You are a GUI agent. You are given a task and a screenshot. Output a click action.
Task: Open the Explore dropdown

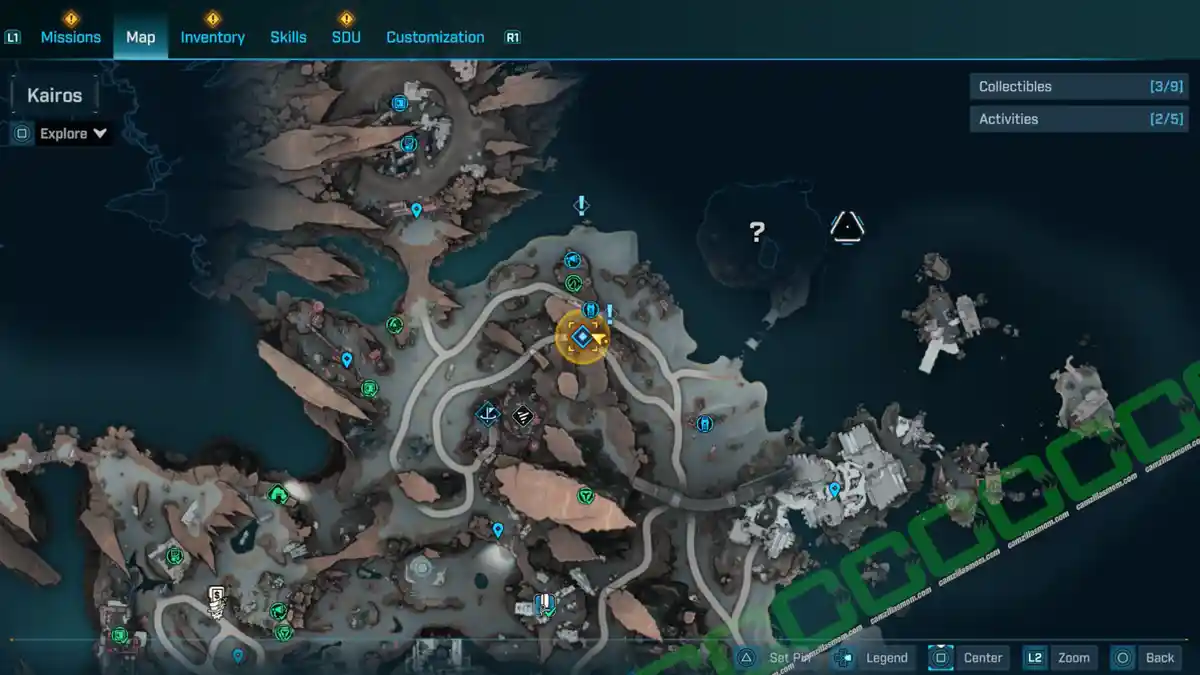[73, 133]
